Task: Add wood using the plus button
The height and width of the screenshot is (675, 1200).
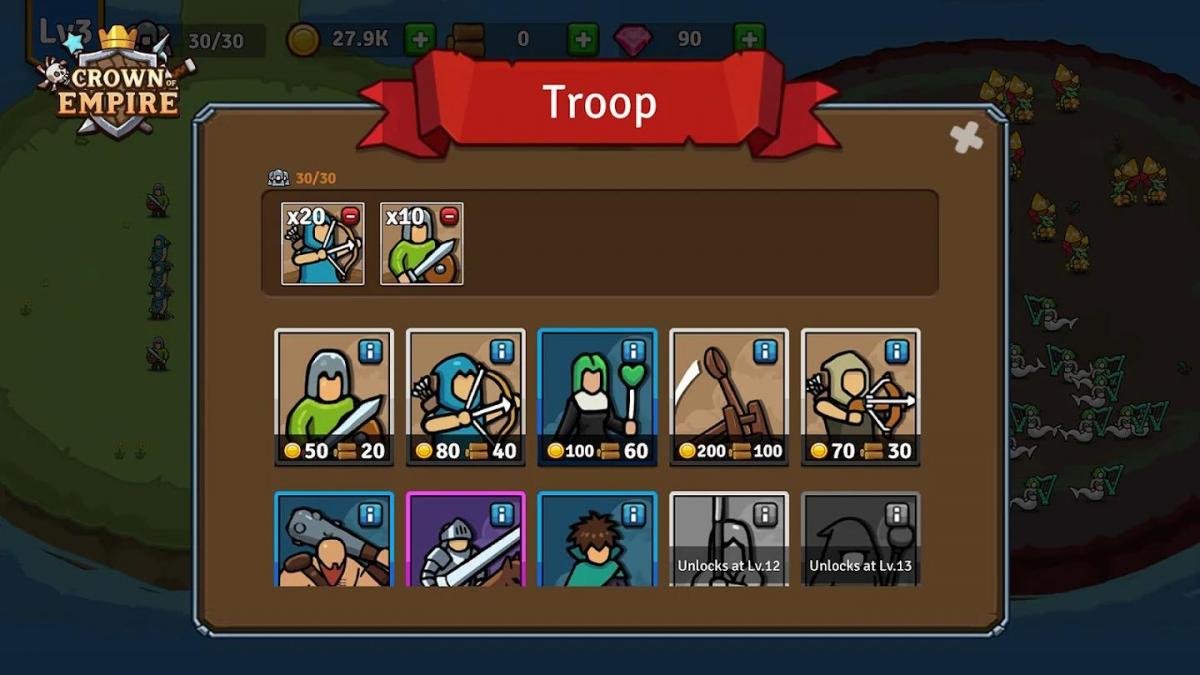Action: pos(583,40)
